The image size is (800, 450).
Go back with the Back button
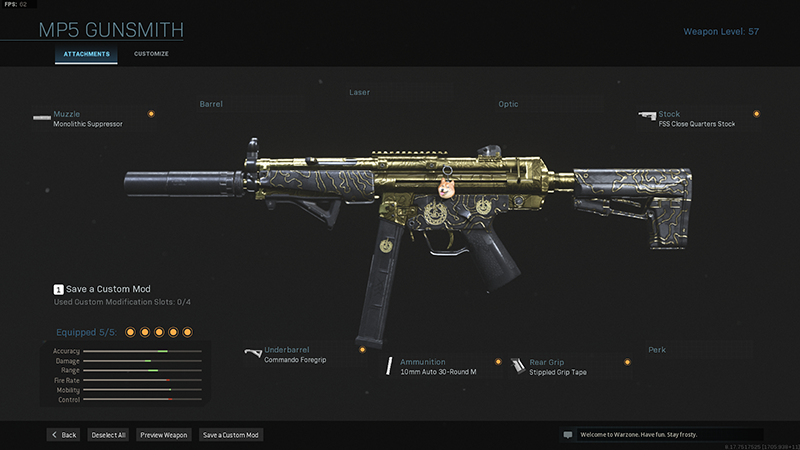[63, 435]
